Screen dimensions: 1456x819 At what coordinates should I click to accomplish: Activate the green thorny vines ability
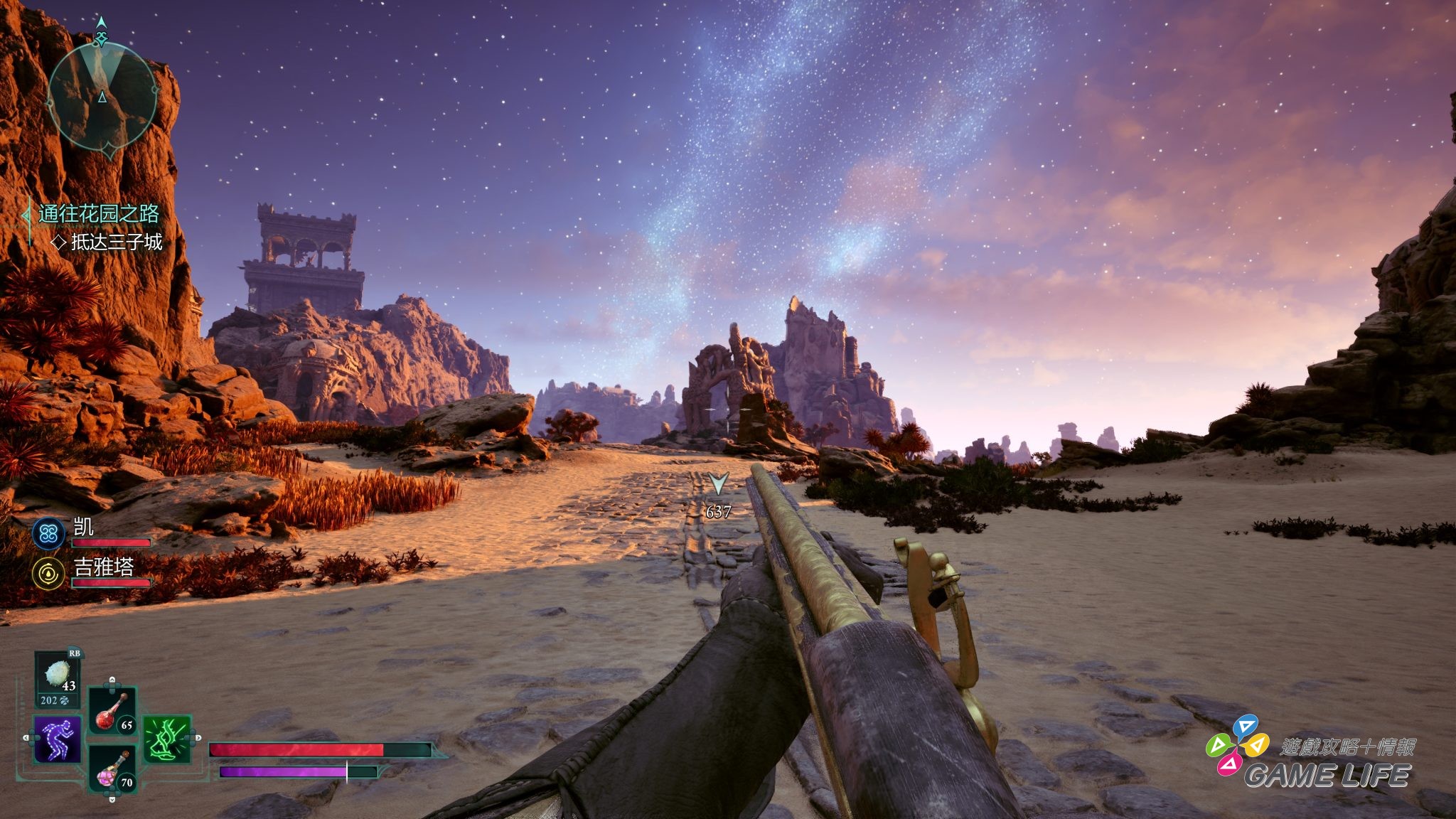(x=168, y=739)
